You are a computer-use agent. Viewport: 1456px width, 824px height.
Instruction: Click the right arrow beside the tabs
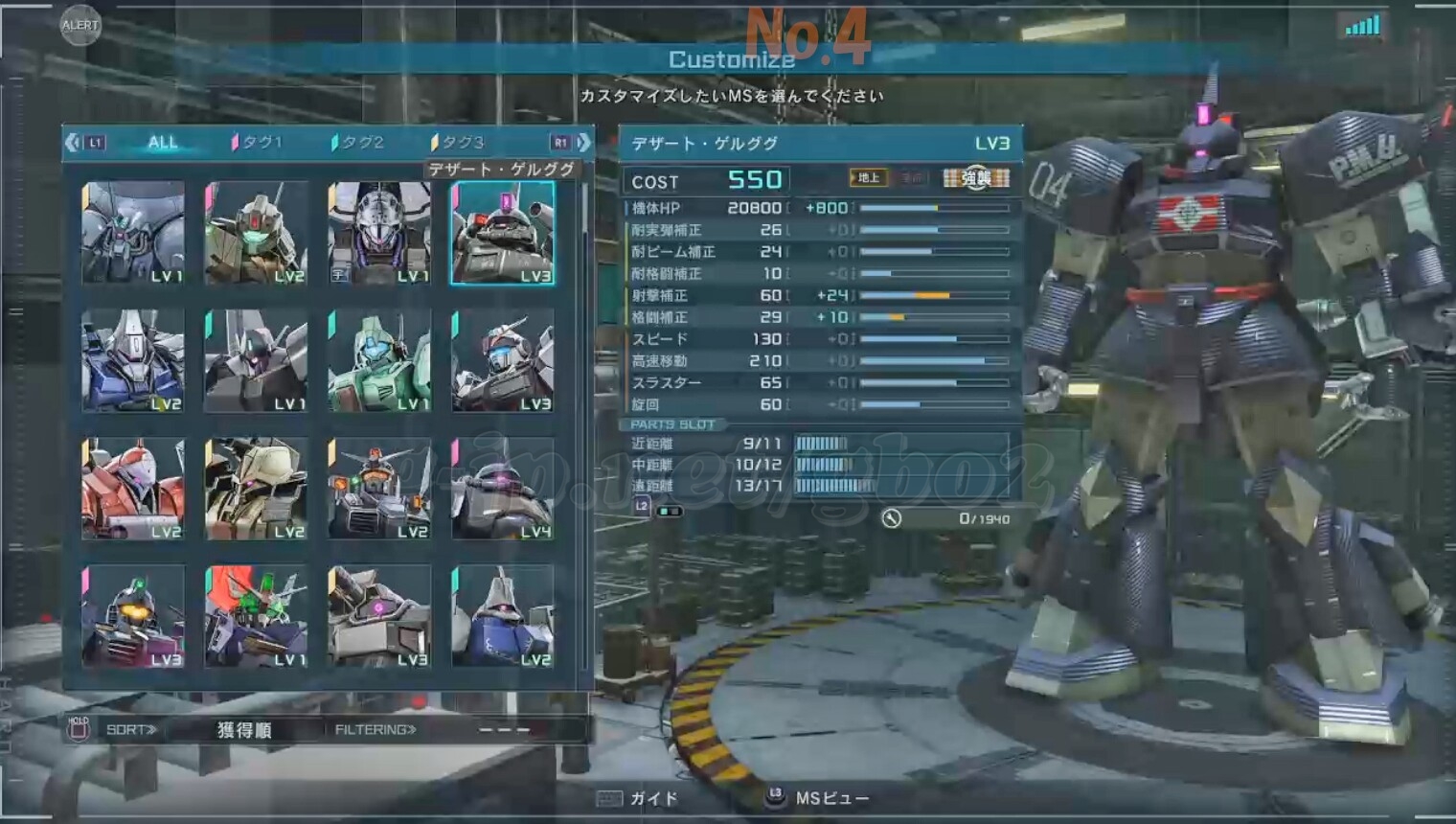click(583, 143)
